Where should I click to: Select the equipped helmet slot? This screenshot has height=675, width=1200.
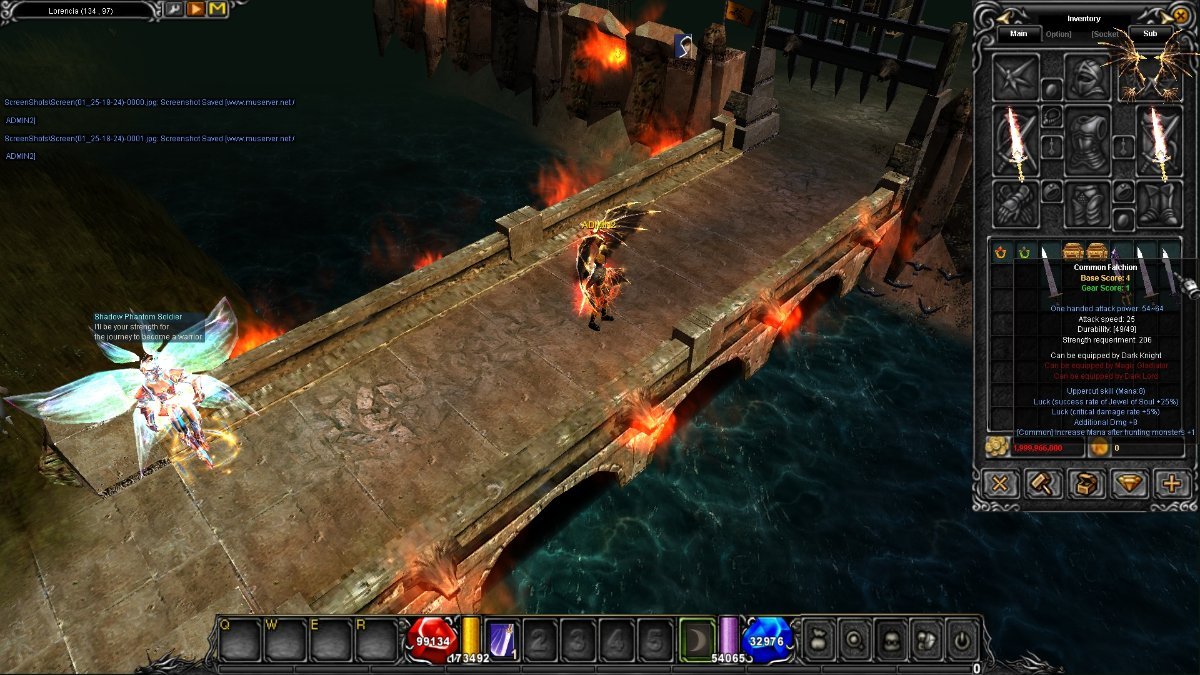[x=1087, y=78]
